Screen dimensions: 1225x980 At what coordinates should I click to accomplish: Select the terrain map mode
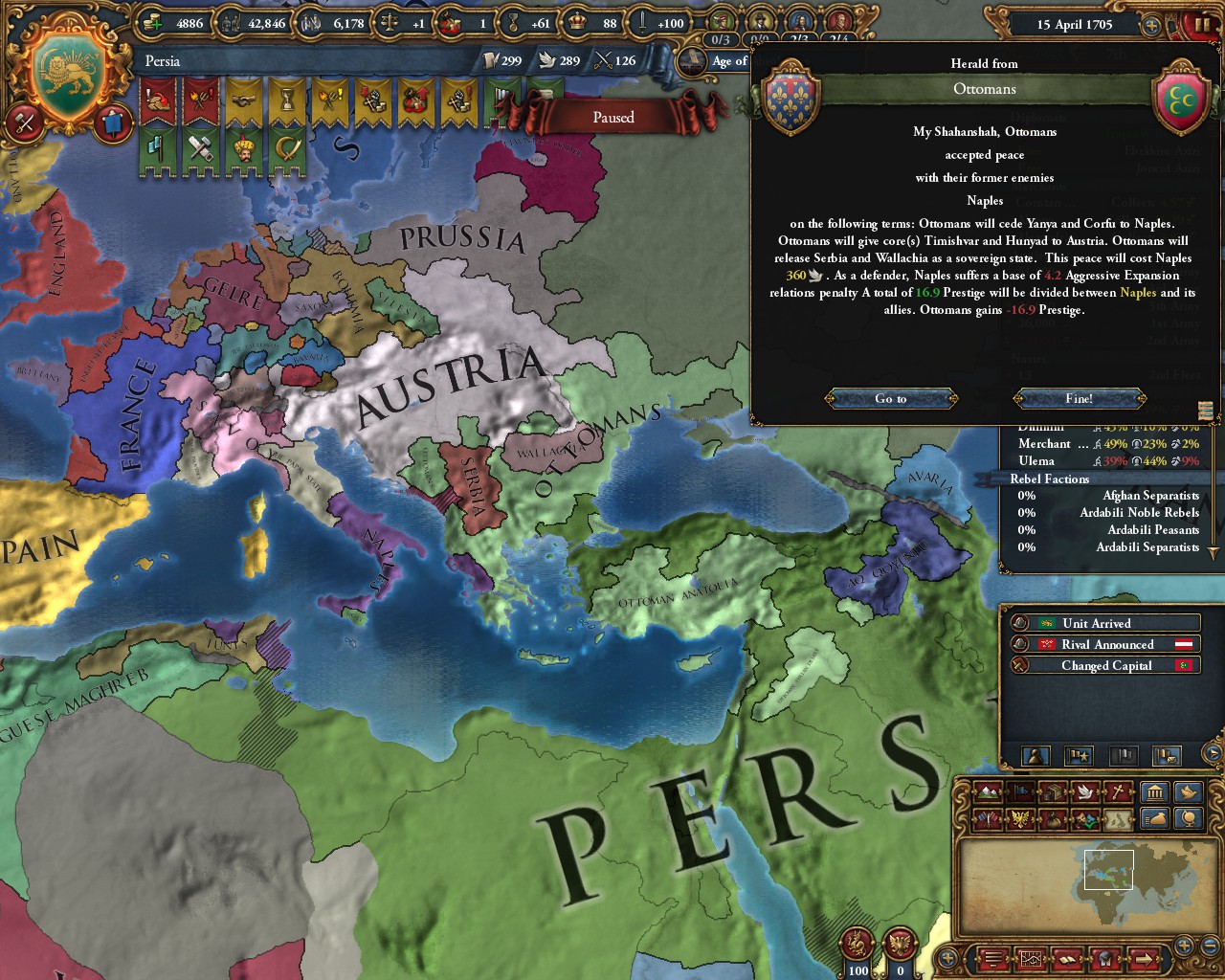tap(987, 792)
